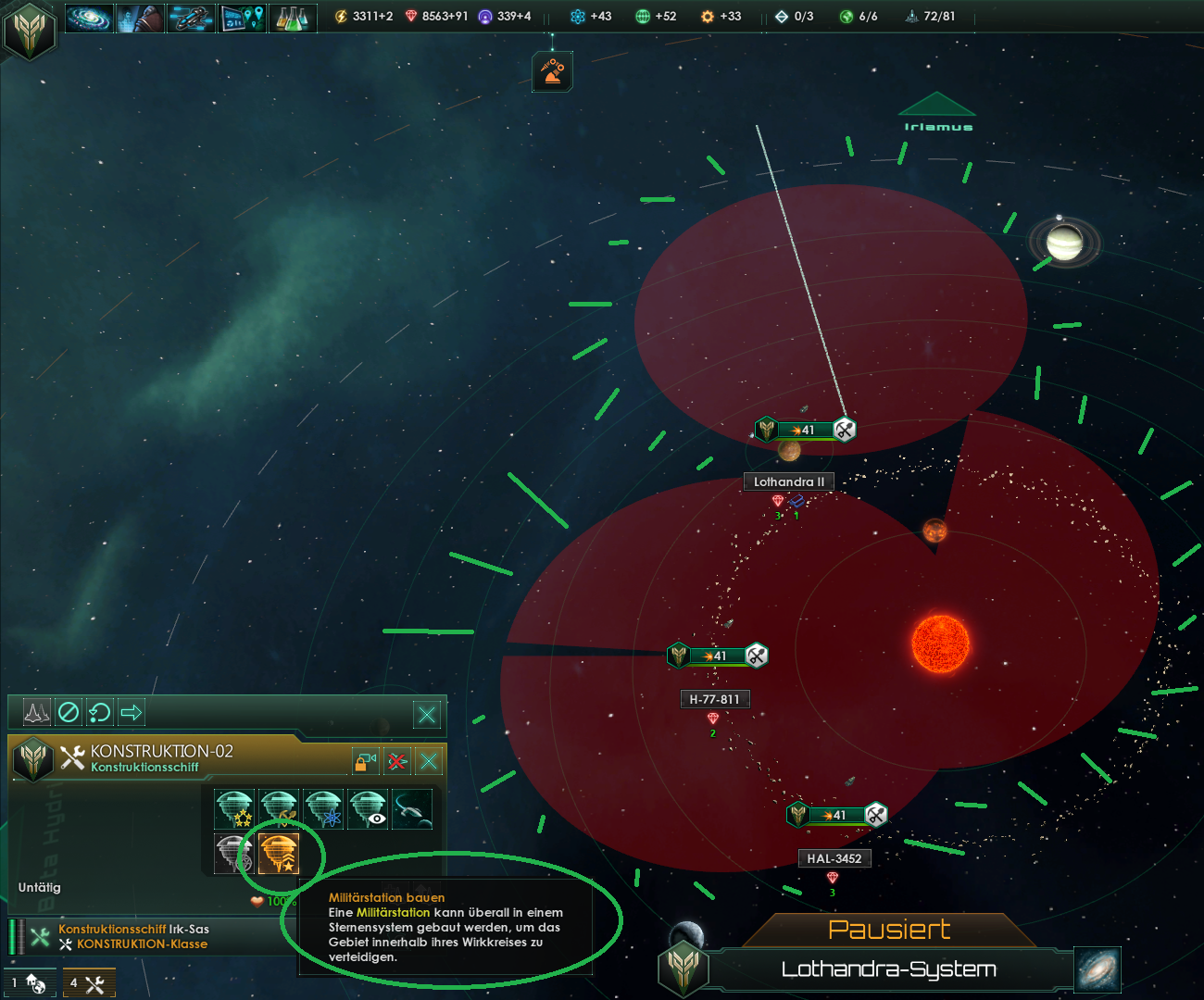The height and width of the screenshot is (1000, 1204).
Task: Open the galaxy map button beside Lothandra-System
Action: pos(1097,969)
